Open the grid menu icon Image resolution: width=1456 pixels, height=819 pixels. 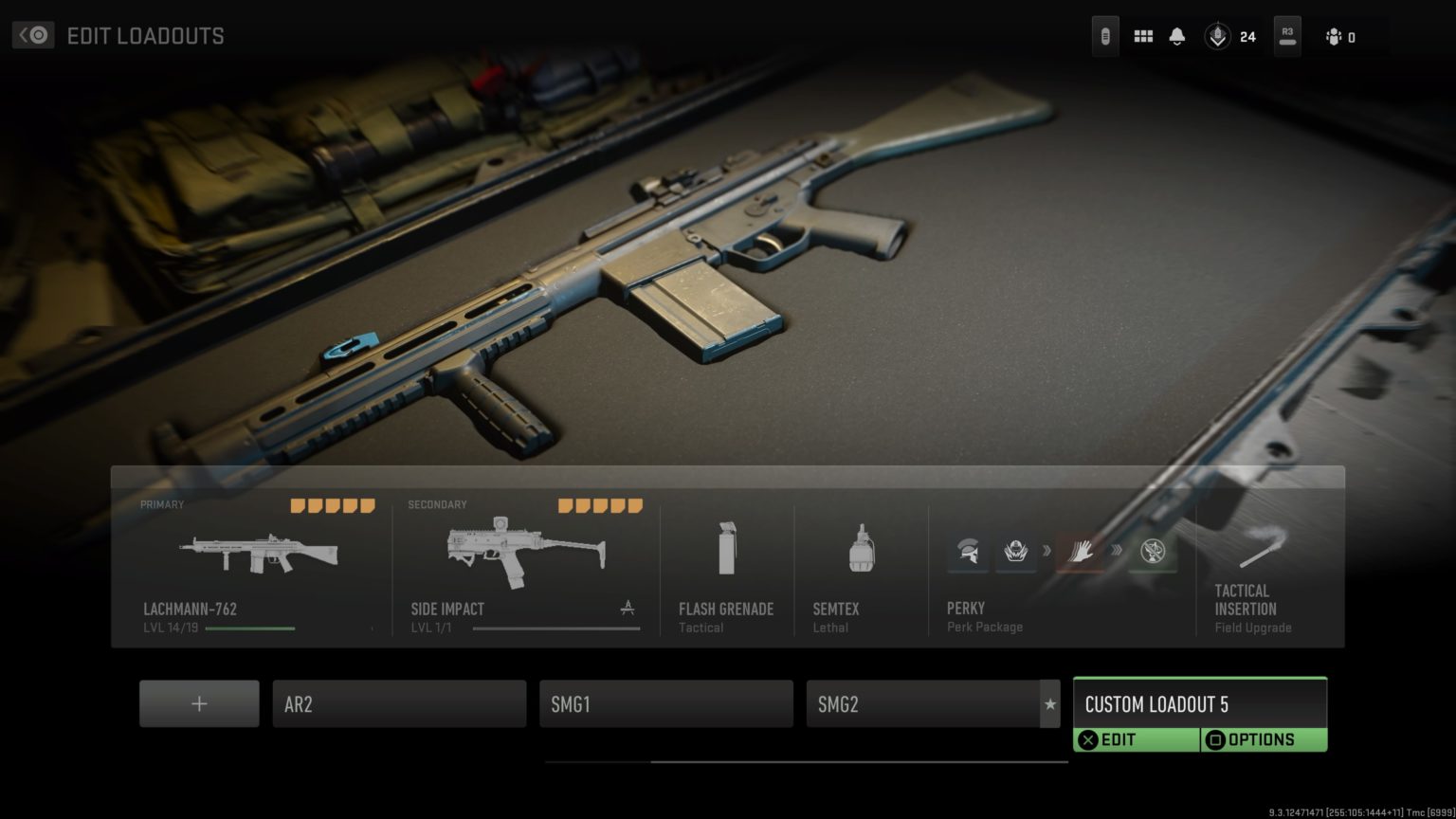click(1143, 37)
